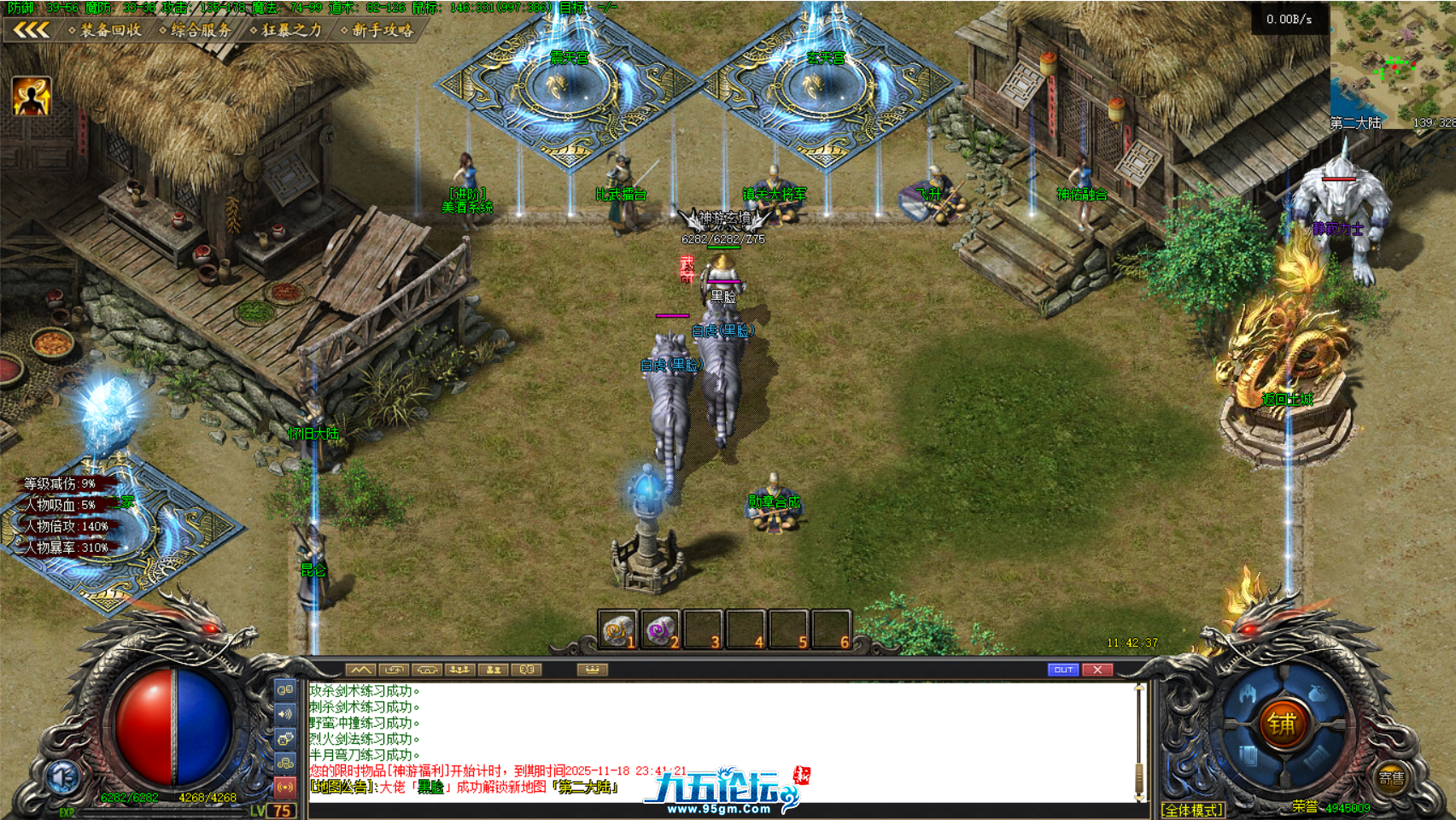Use the item in quick slot 1
Image resolution: width=1456 pixels, height=820 pixels.
(x=617, y=630)
